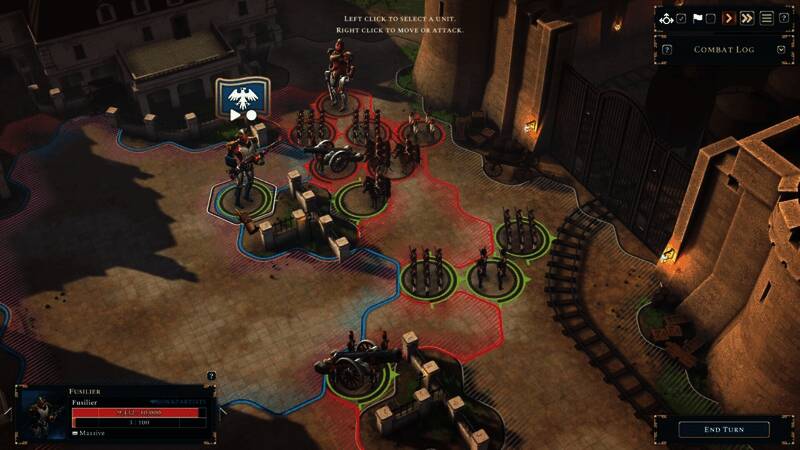Open the three-line game menu

point(767,18)
